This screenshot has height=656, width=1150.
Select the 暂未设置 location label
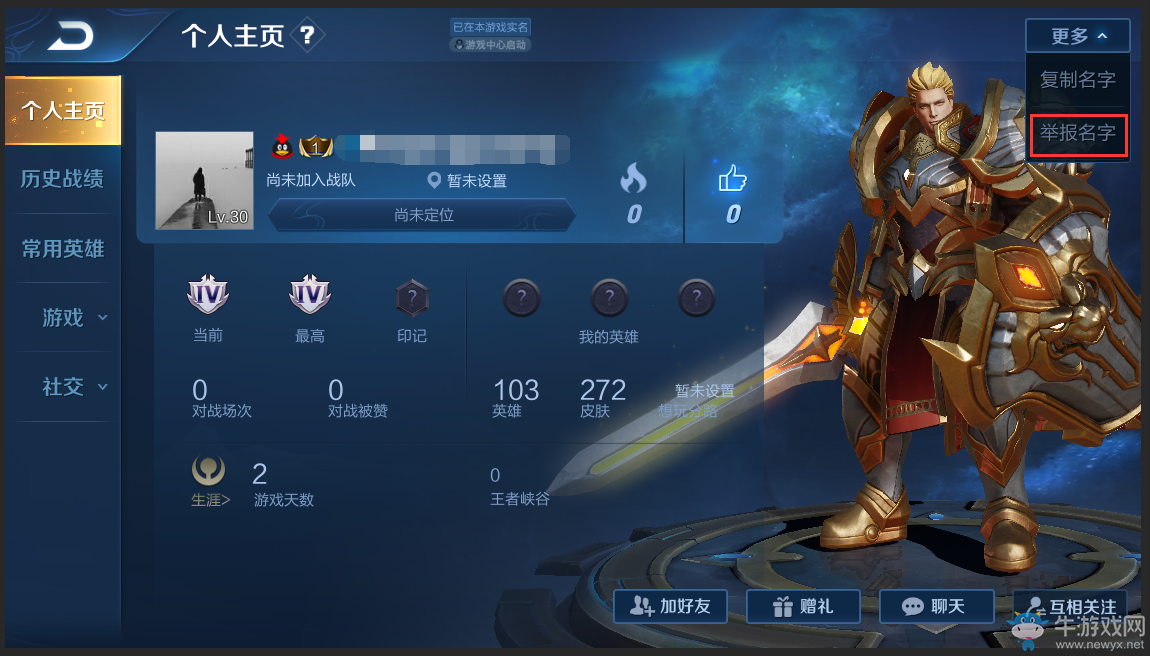(x=467, y=181)
